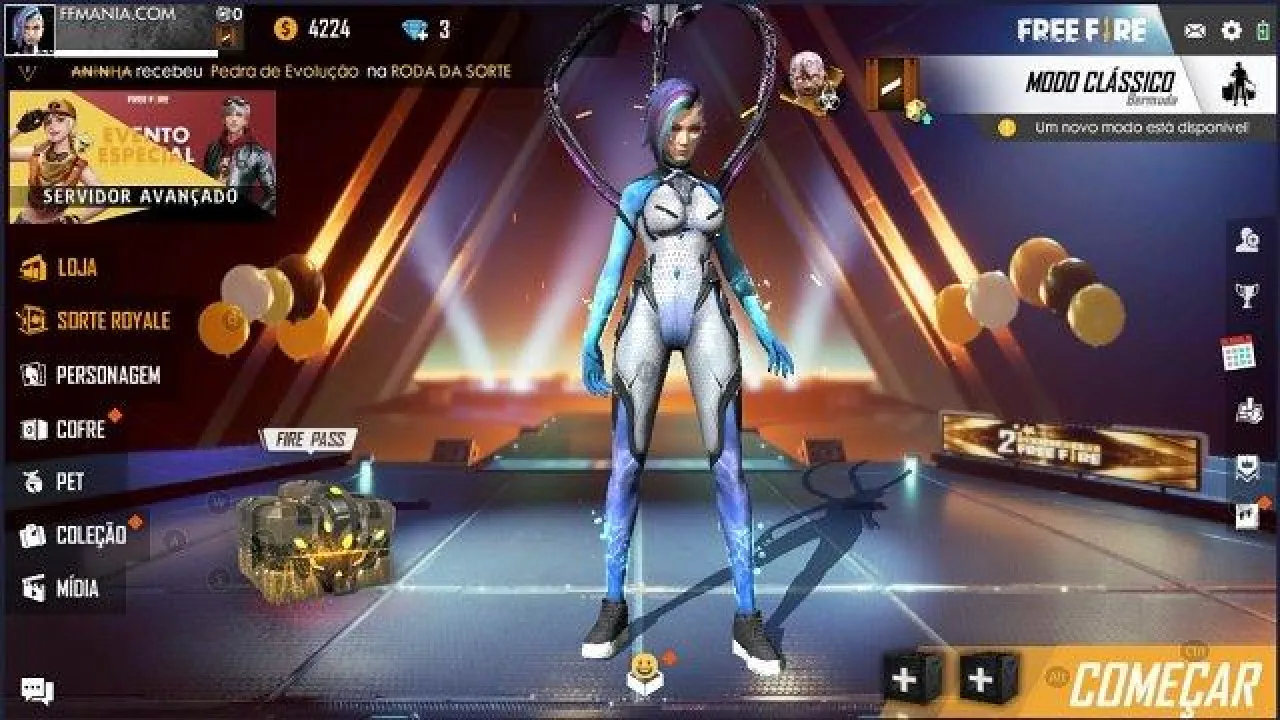Screen dimensions: 1280x720
Task: Open the chat speech bubble icon
Action: point(37,690)
